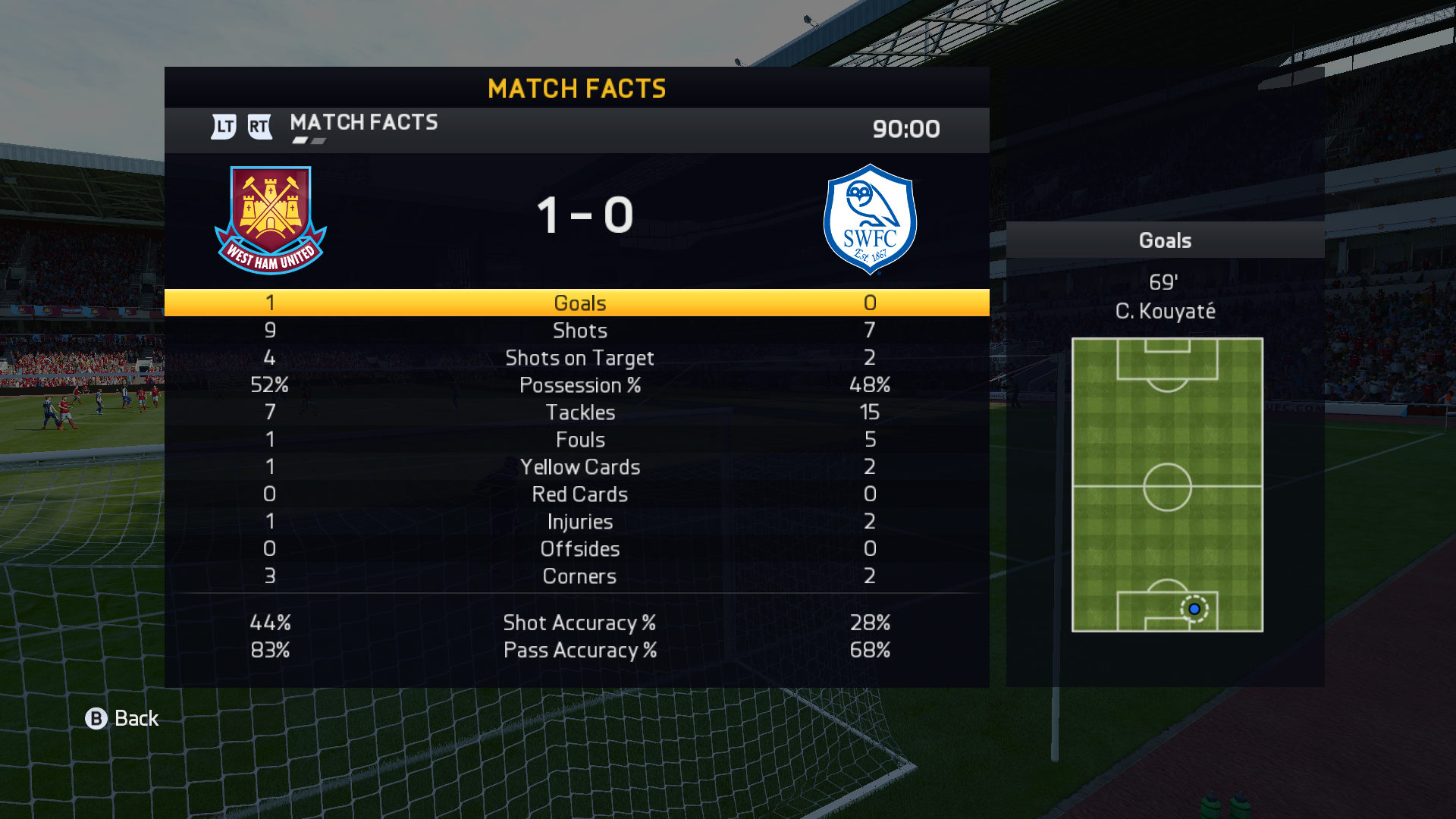
Task: Select the Tackles stat row
Action: [579, 413]
